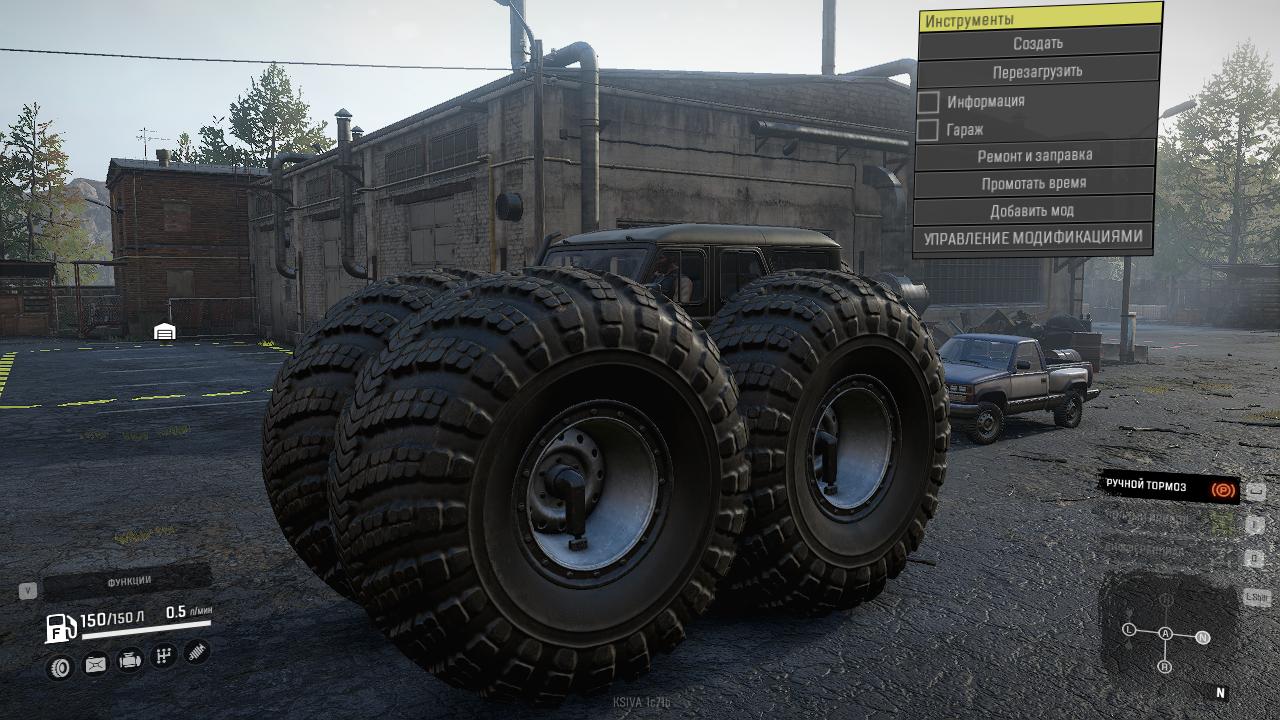Screen dimensions: 1280x720
Task: Click the tire status icon
Action: [x=61, y=667]
